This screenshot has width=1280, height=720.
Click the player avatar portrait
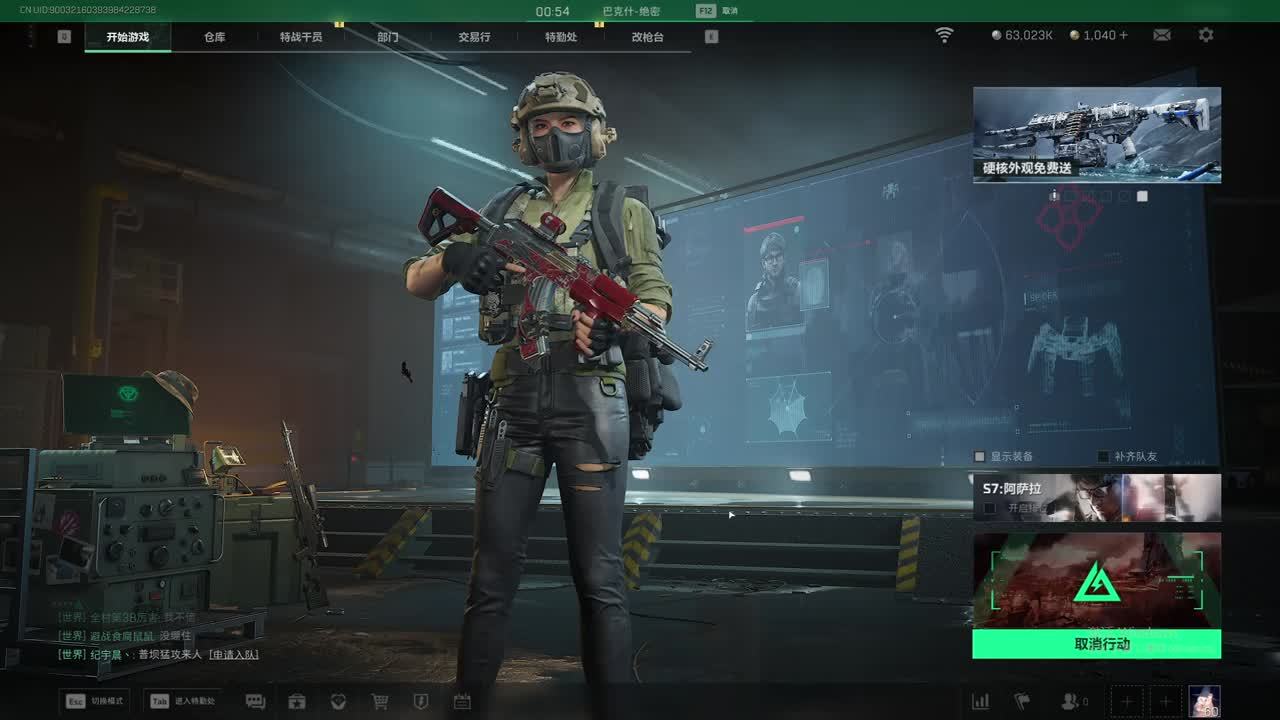[1204, 701]
